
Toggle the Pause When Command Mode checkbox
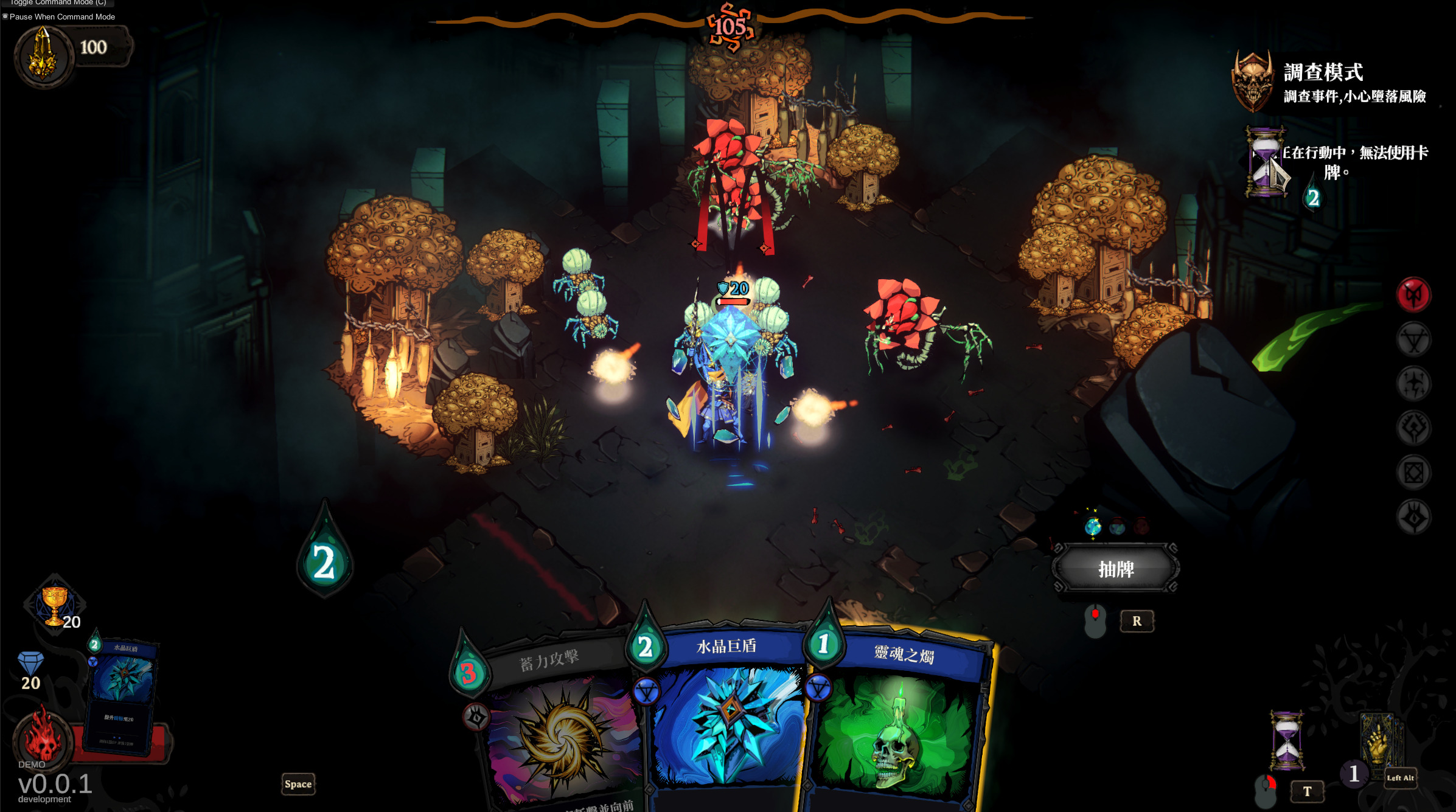(x=5, y=16)
